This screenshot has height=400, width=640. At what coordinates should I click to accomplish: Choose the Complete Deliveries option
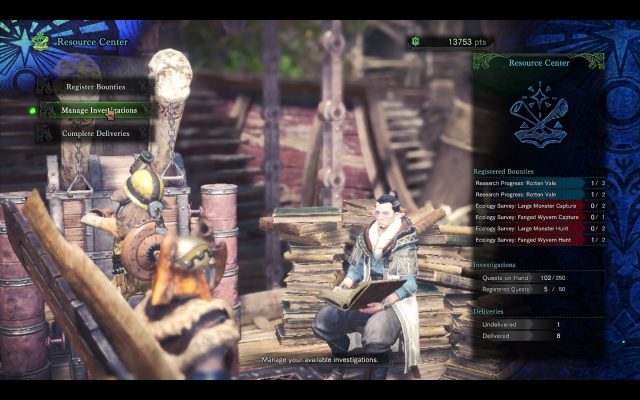95,133
